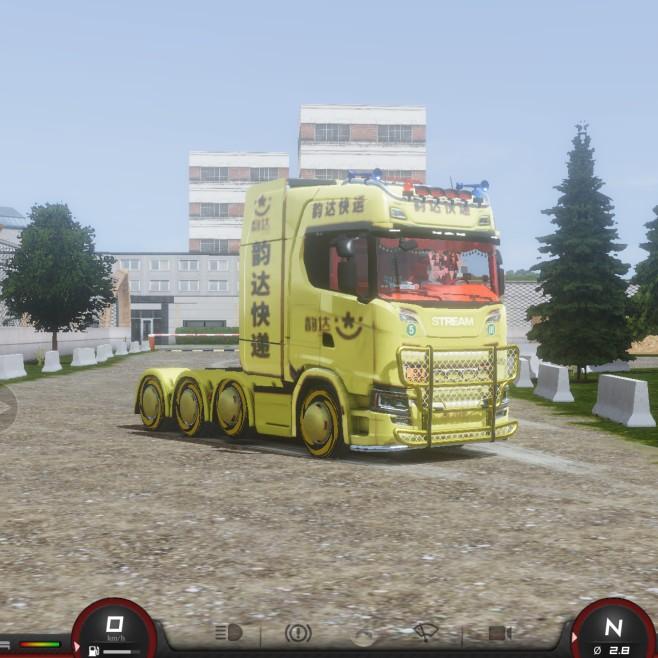Tap the N gear selector dial
Screen dimensions: 658x658
click(613, 630)
